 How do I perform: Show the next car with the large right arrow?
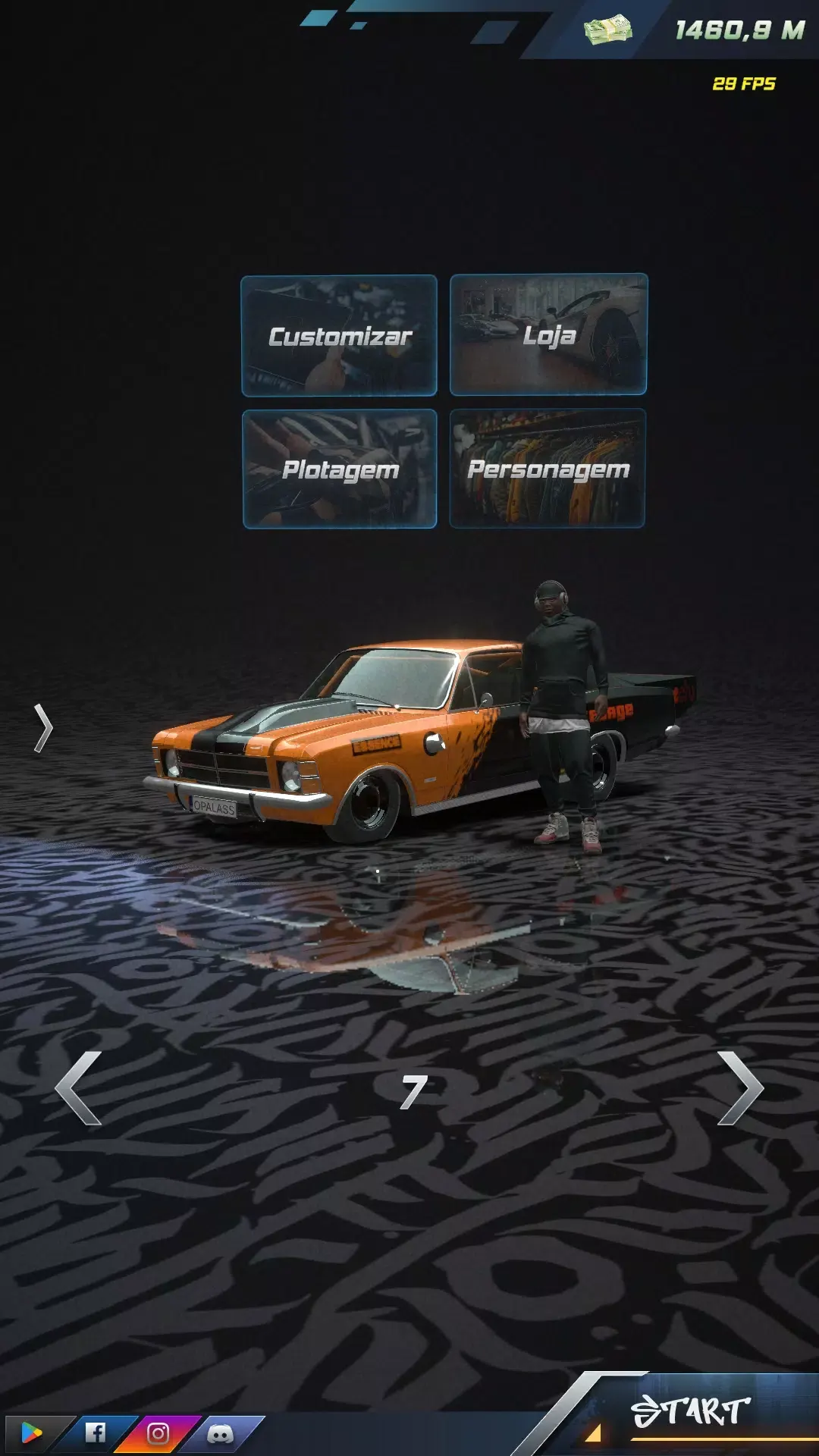tap(739, 1087)
